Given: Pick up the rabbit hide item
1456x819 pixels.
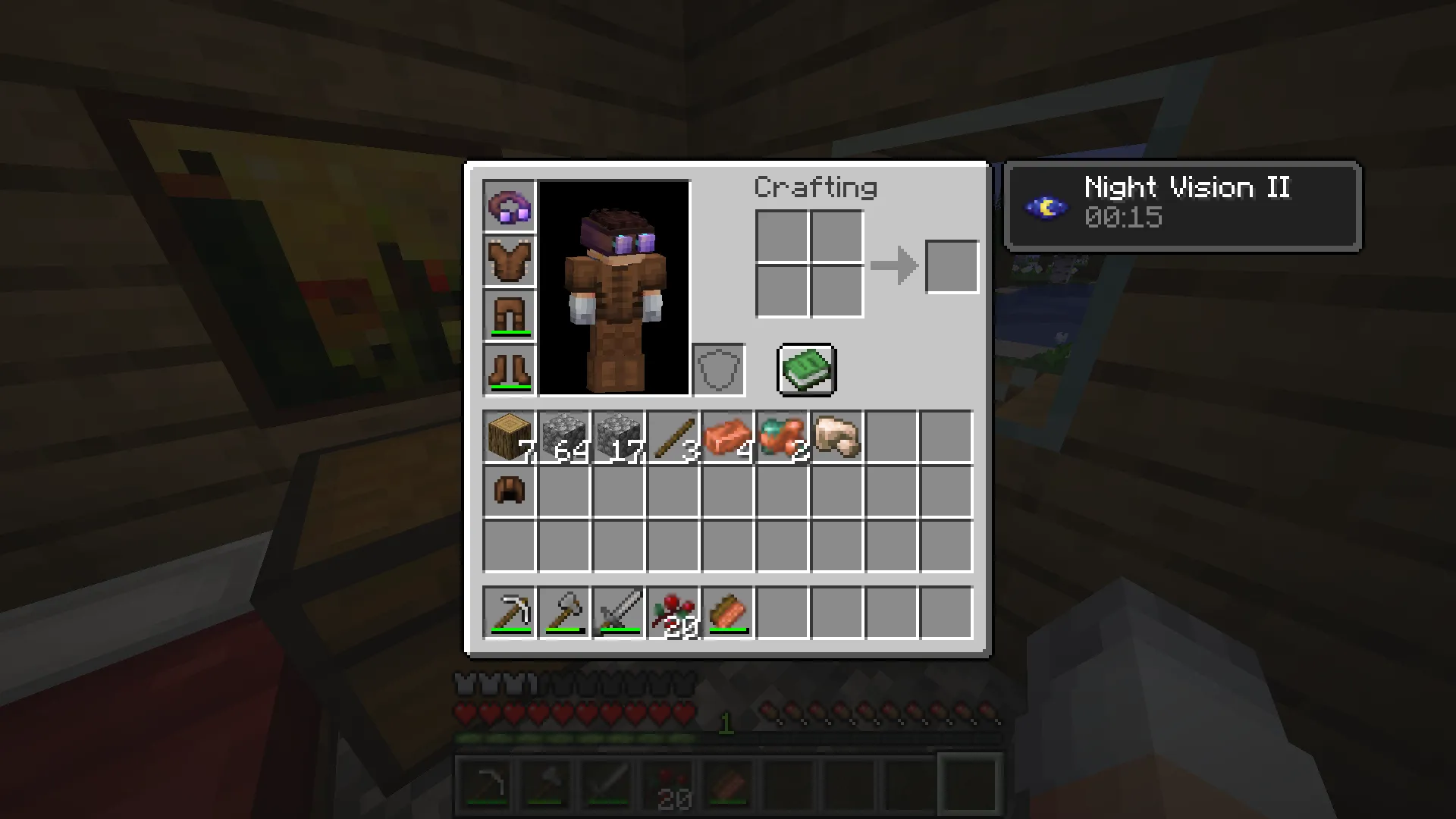Looking at the screenshot, I should click(836, 435).
